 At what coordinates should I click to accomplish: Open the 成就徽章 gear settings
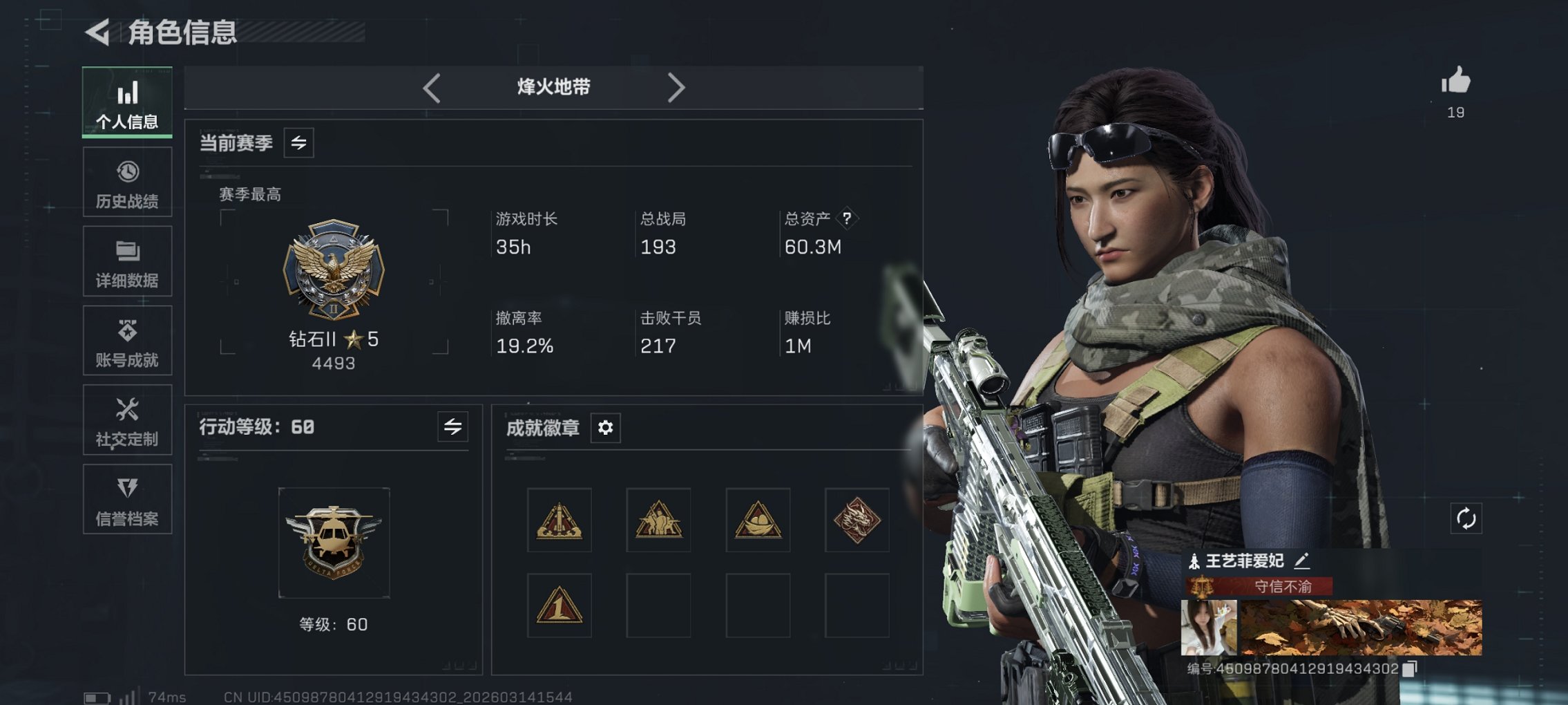pos(605,428)
